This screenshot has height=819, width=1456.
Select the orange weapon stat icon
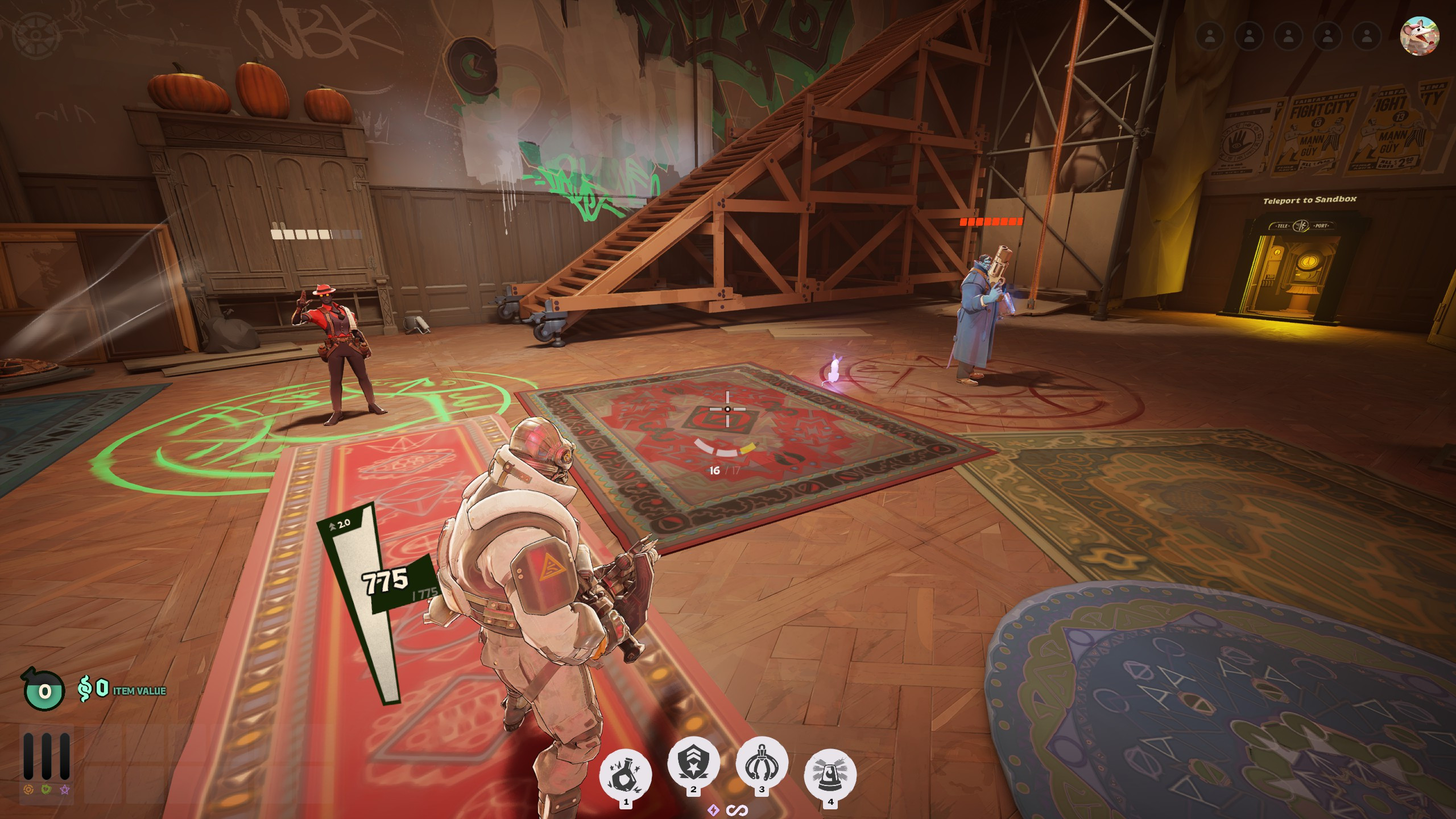tap(28, 790)
